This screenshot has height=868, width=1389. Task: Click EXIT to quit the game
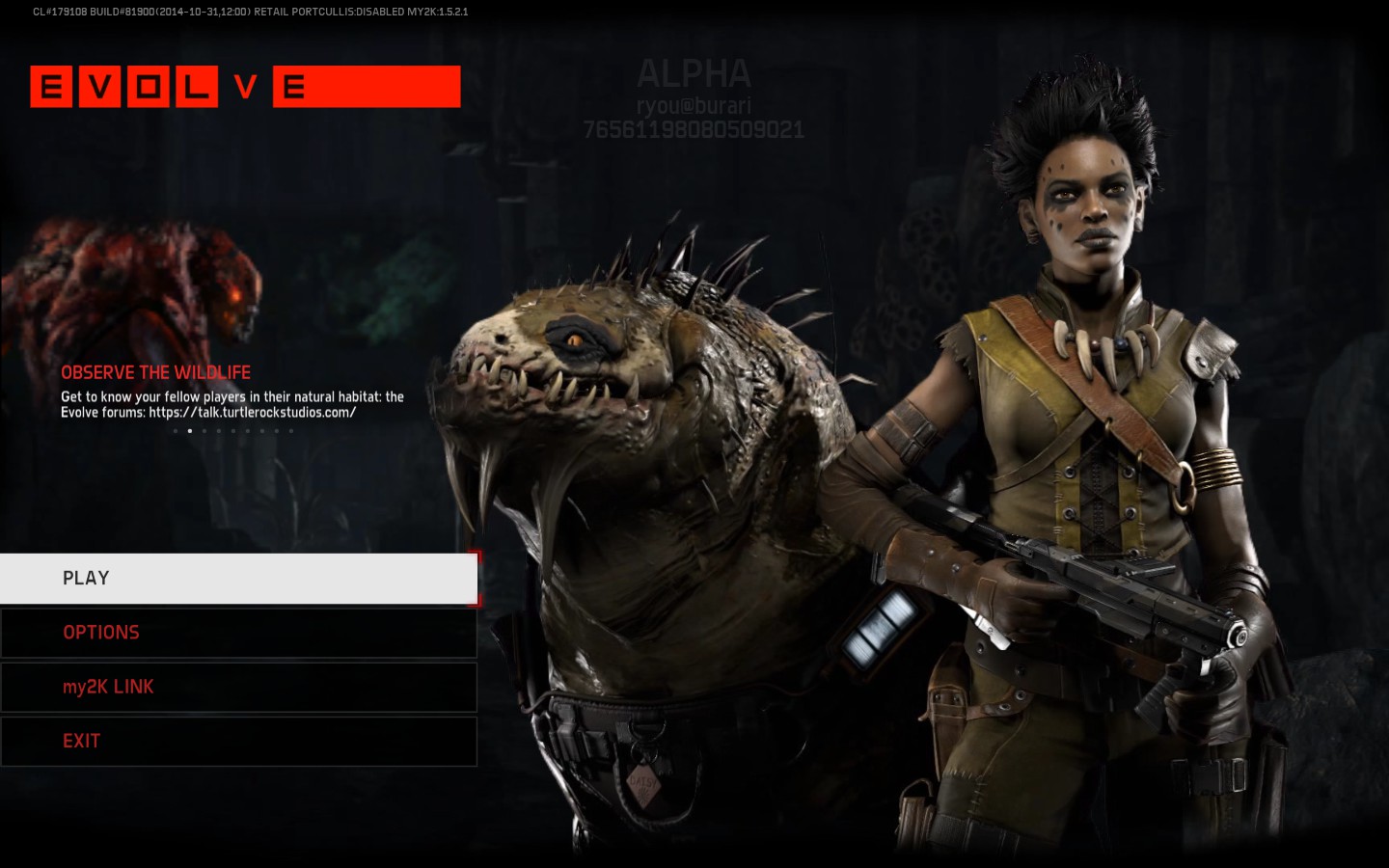(238, 741)
